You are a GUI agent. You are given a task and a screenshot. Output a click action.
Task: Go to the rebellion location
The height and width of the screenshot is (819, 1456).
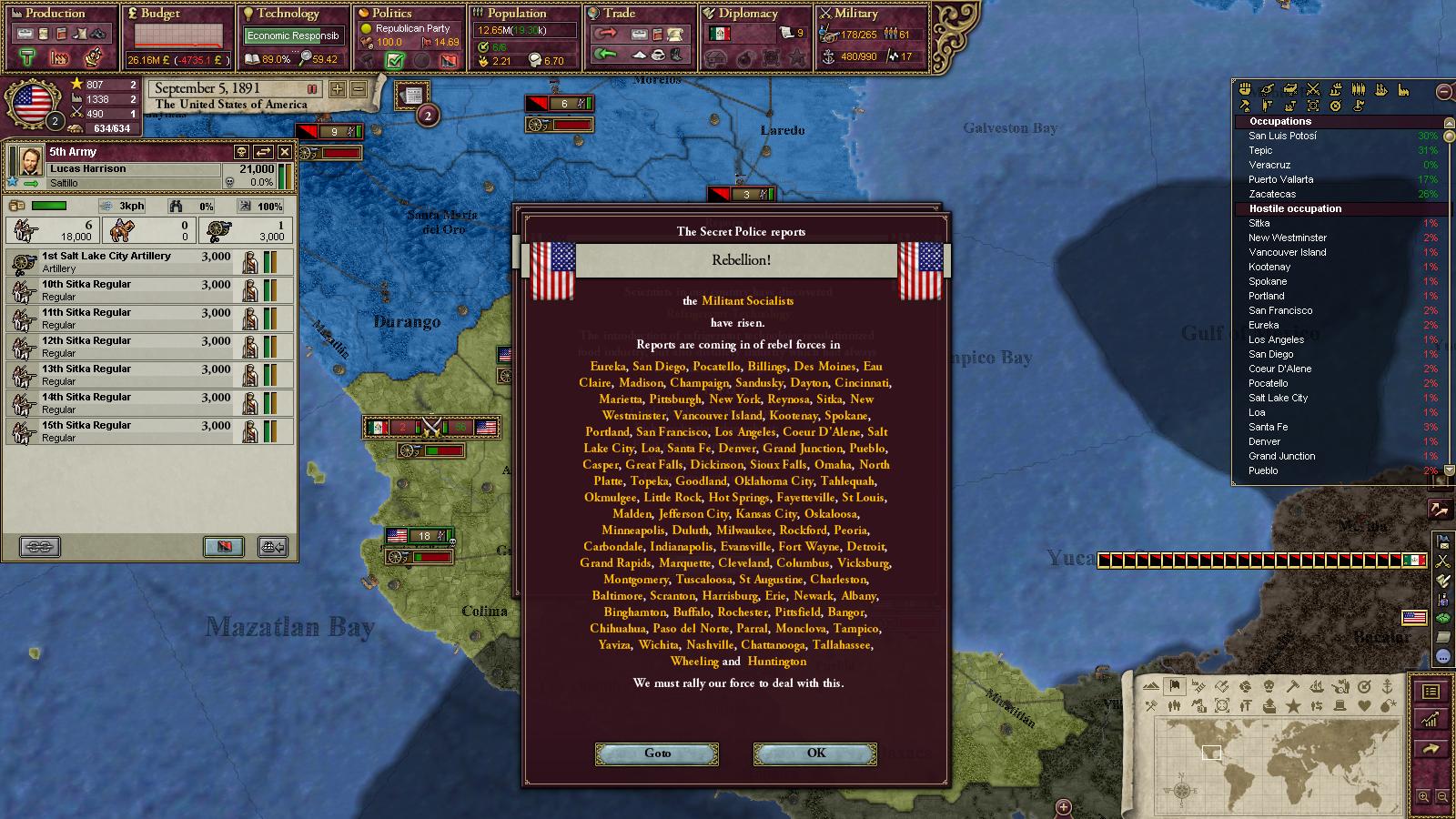point(657,753)
